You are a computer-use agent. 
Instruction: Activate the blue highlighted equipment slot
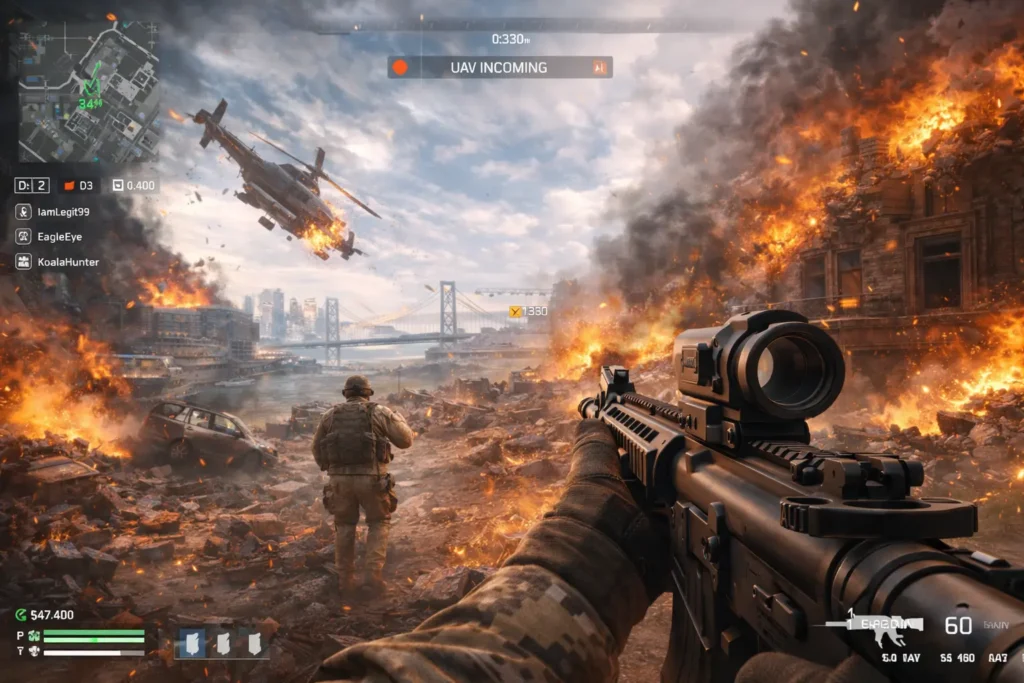pyautogui.click(x=189, y=643)
